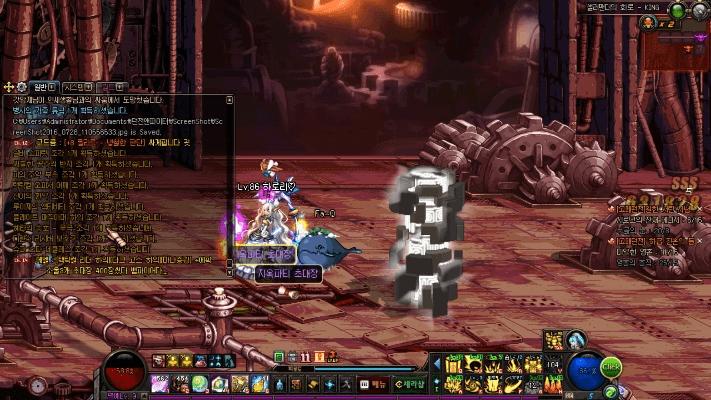Click the chat window move-arrows icon
Viewport: 711px width, 400px height.
(x=9, y=87)
